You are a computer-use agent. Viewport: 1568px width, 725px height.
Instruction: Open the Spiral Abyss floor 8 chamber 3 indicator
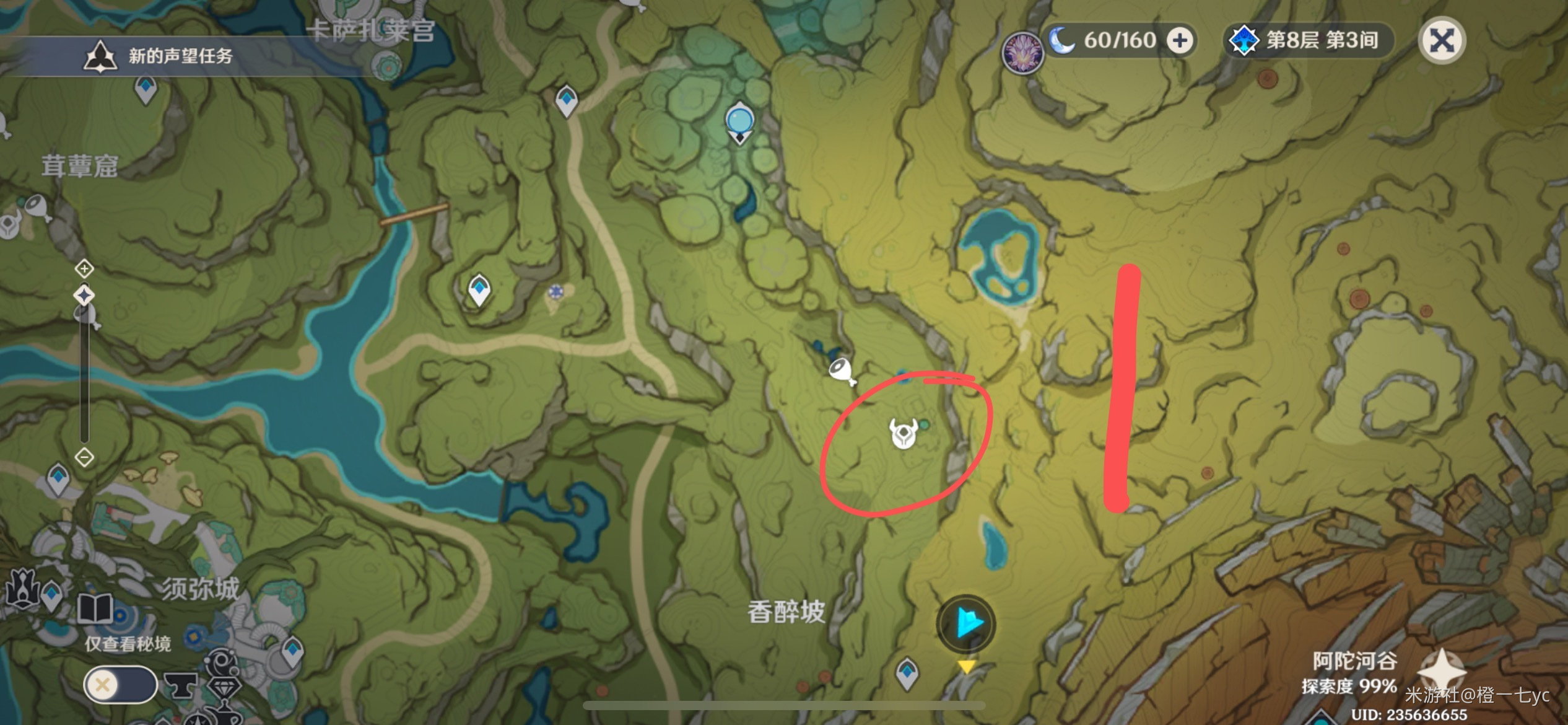pos(1309,41)
